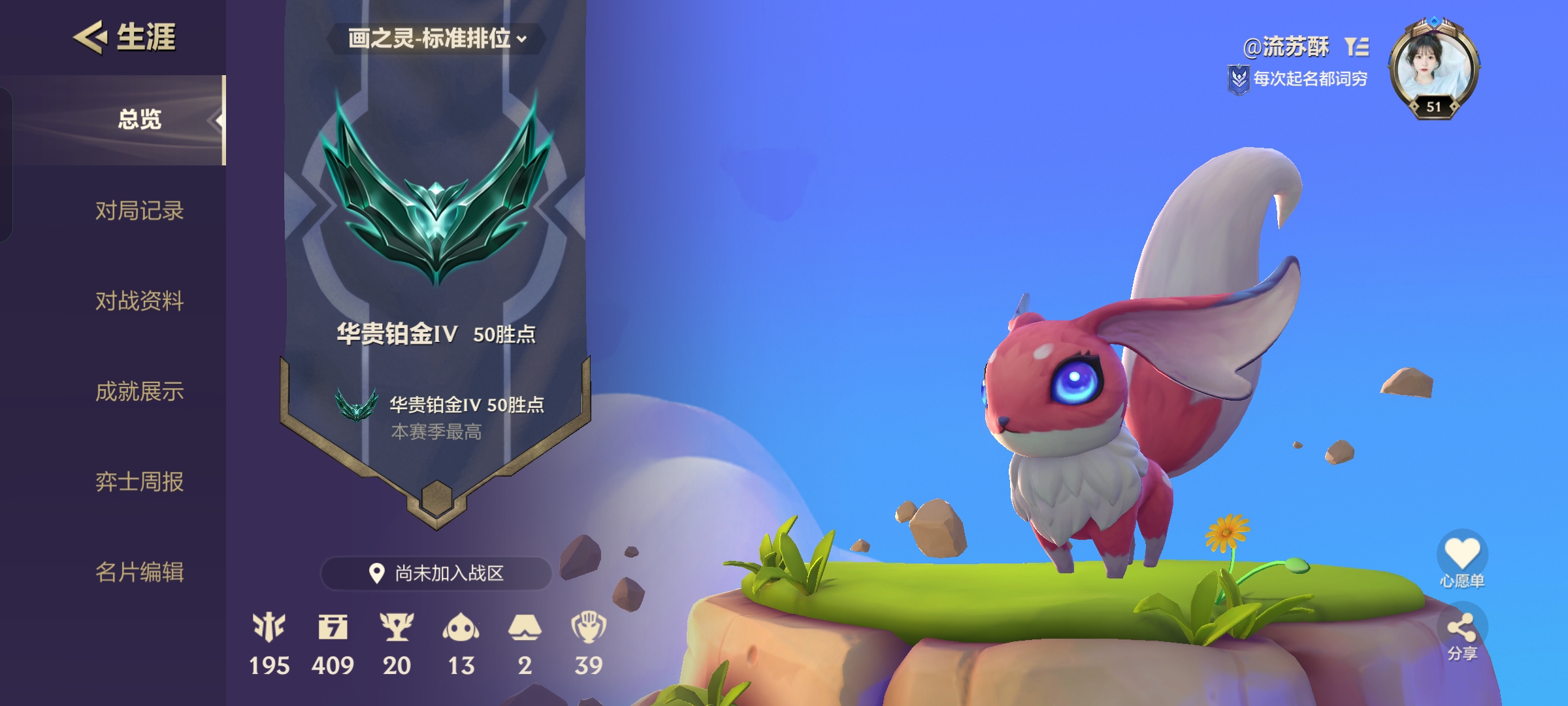Choose the 名片编辑 card editing tab
1568x706 pixels.
[x=139, y=572]
